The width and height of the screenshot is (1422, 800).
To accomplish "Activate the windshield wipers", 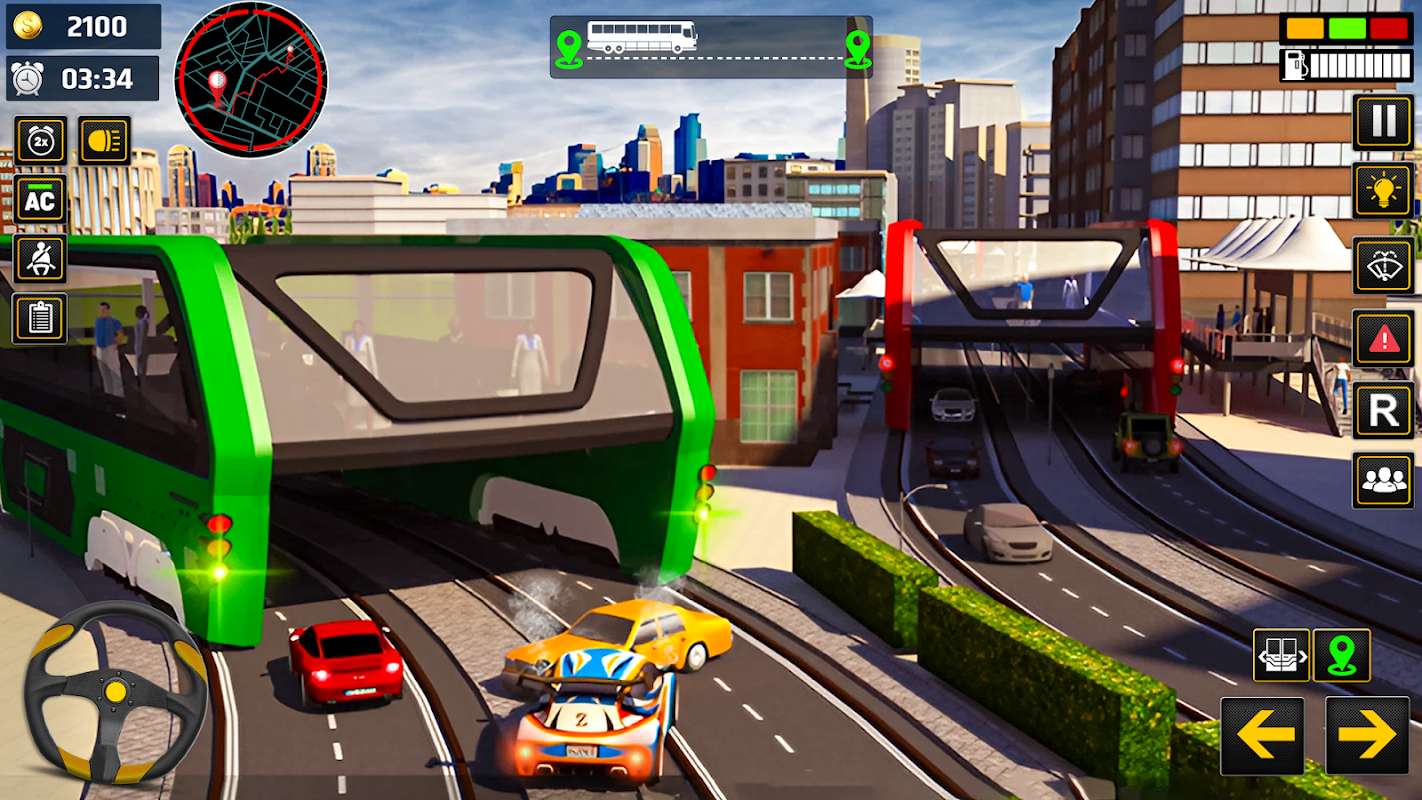I will click(1383, 265).
